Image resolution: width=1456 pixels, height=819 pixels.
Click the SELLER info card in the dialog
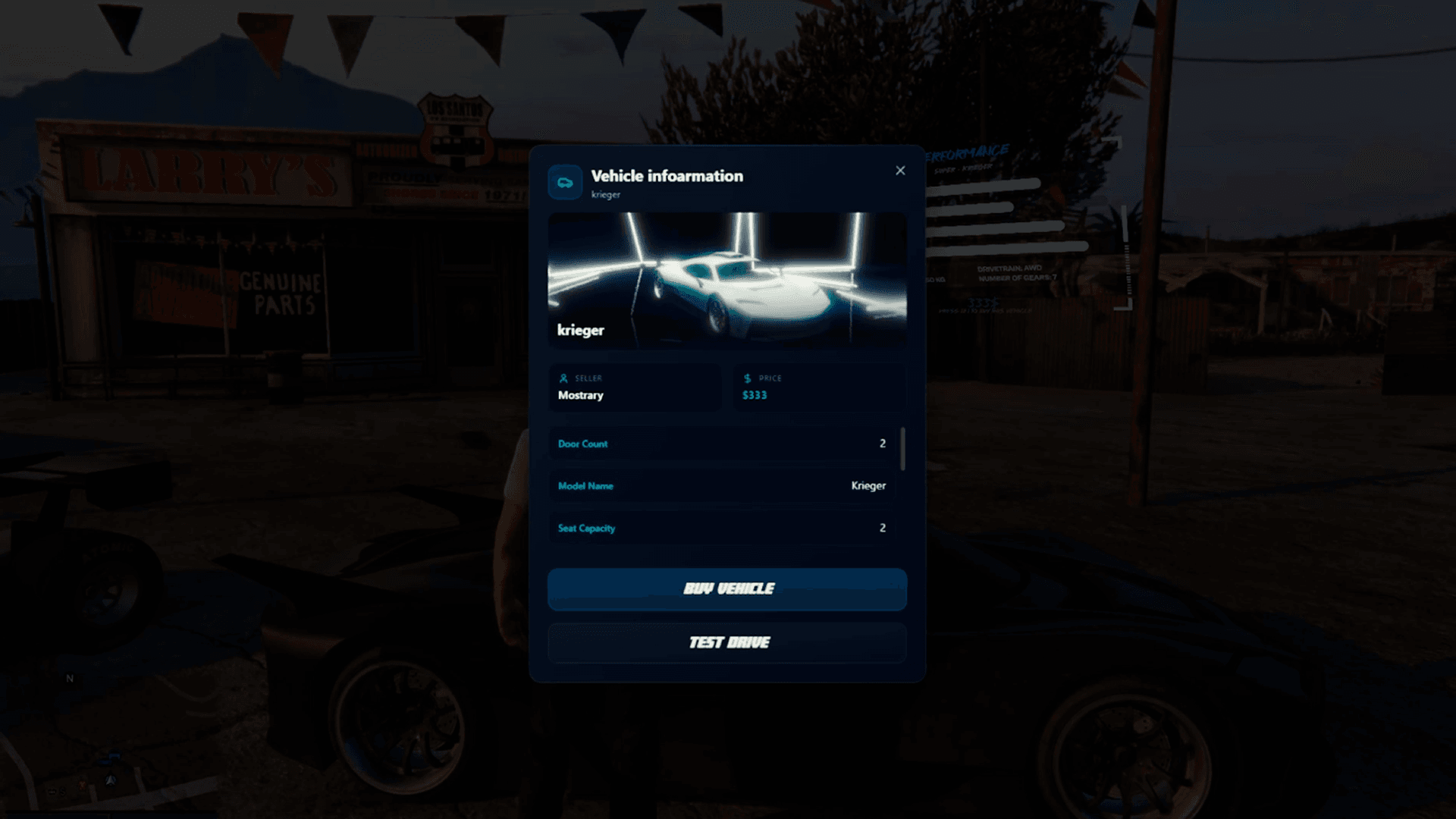tap(635, 388)
